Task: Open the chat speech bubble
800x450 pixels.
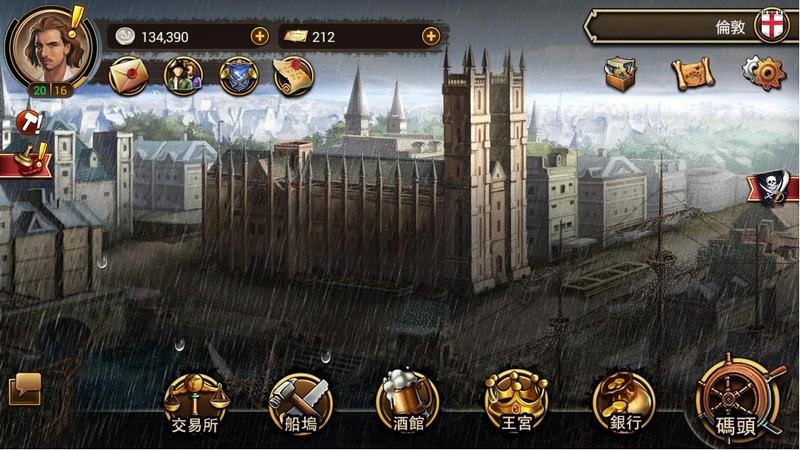Action: click(24, 388)
